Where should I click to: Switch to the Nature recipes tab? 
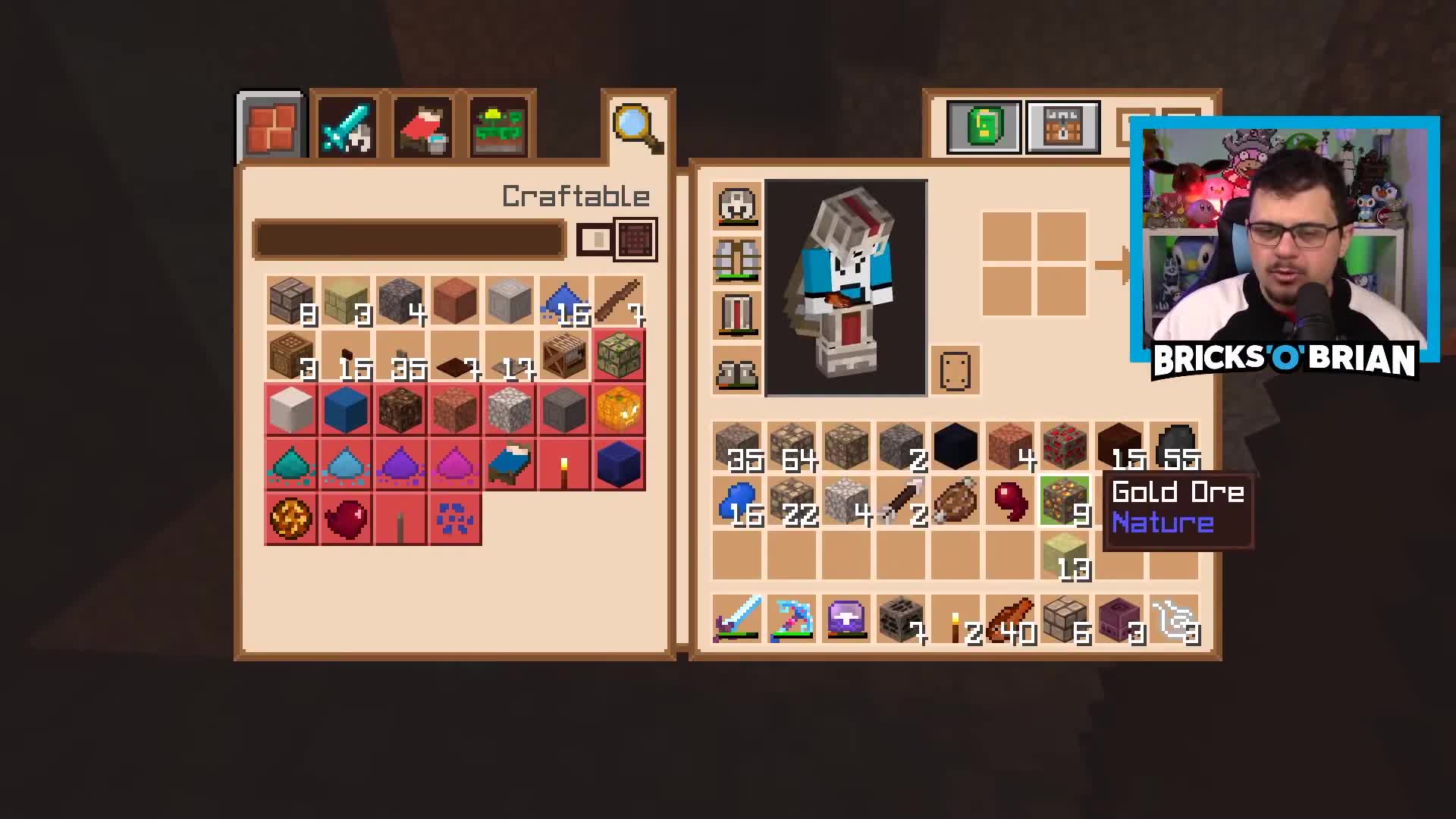(497, 125)
